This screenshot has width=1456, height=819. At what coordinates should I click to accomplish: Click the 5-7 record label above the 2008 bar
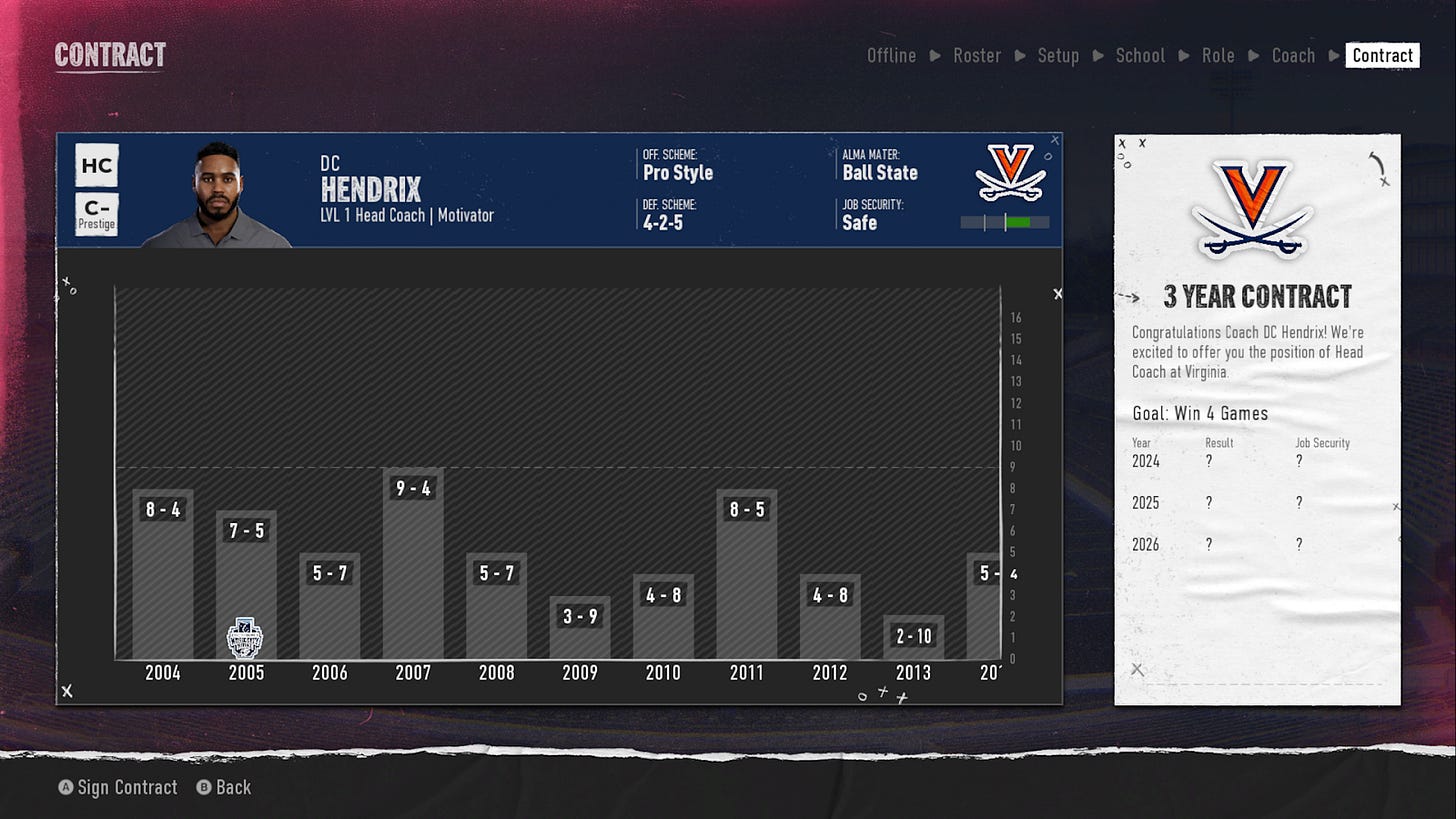coord(496,572)
